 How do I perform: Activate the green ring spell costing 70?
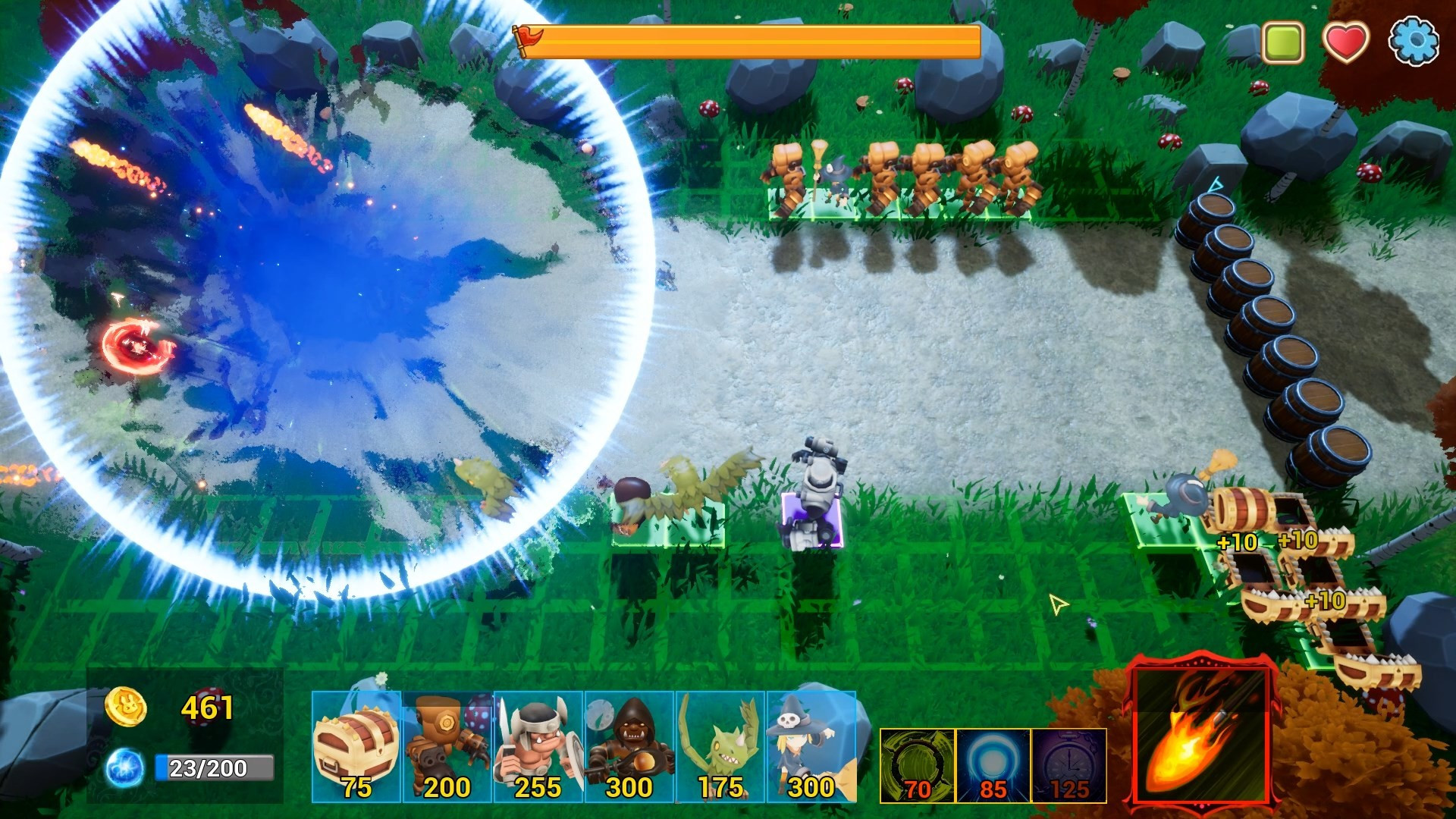point(917,765)
